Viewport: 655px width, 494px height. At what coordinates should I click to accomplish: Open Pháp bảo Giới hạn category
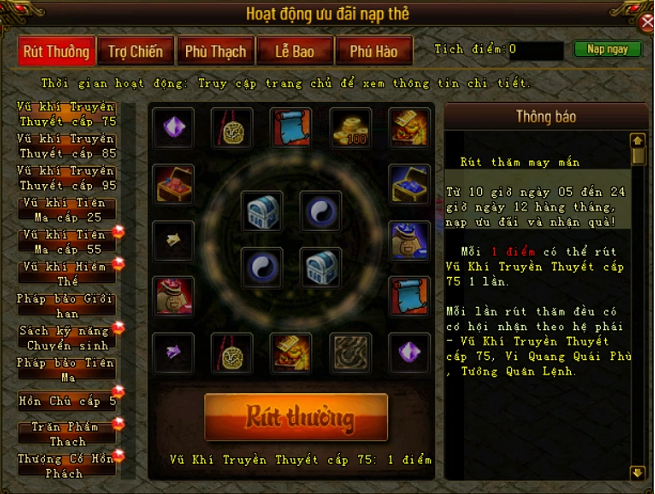coord(66,305)
